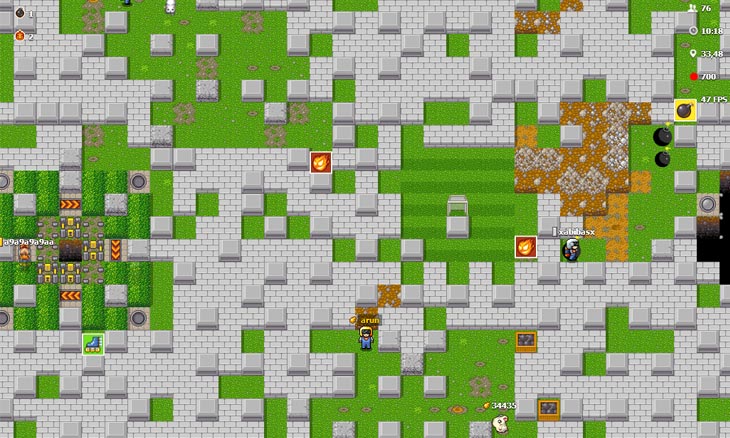Image resolution: width=730 pixels, height=438 pixels.
Task: Select the blast range flame icon
Action: tap(19, 36)
